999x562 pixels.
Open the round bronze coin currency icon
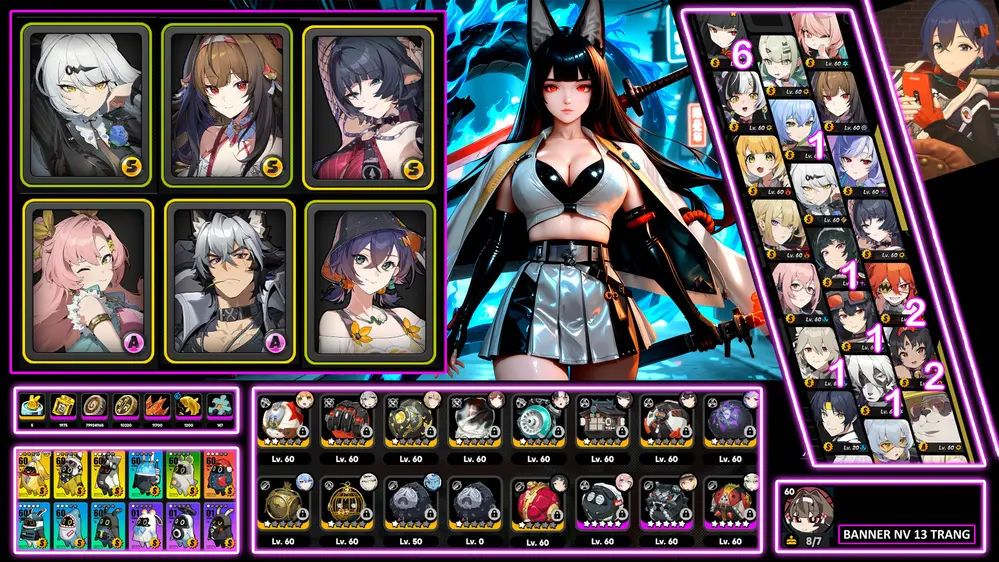(93, 406)
